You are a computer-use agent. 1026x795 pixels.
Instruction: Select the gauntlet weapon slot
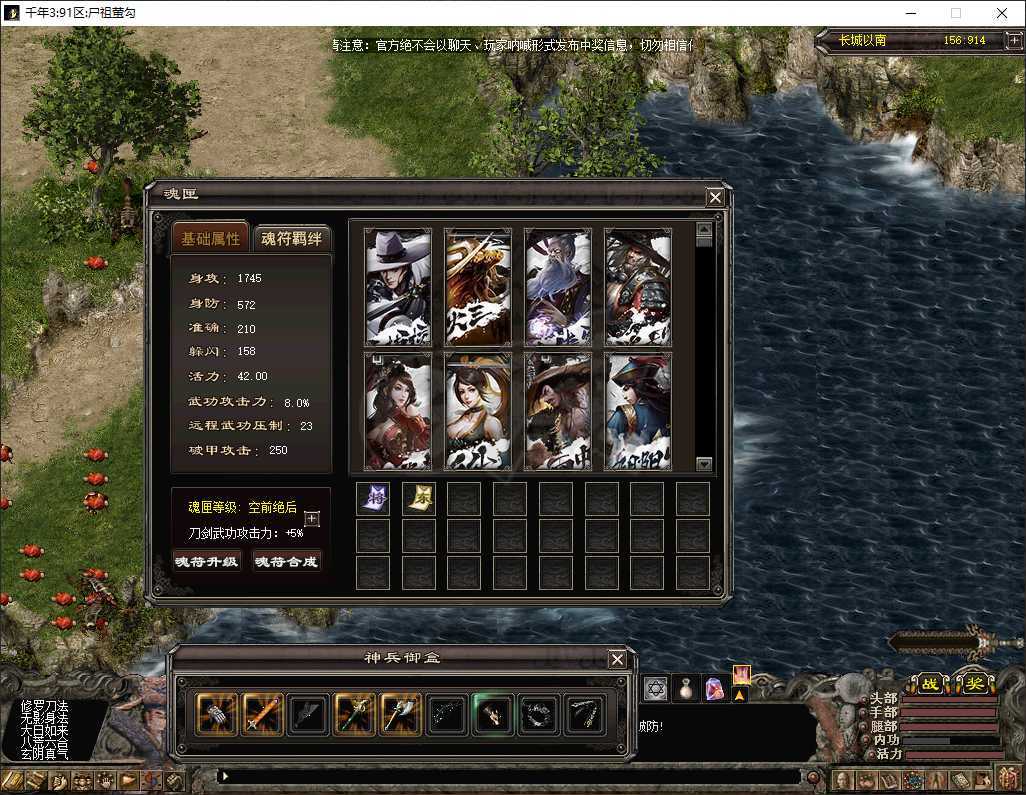click(x=216, y=714)
